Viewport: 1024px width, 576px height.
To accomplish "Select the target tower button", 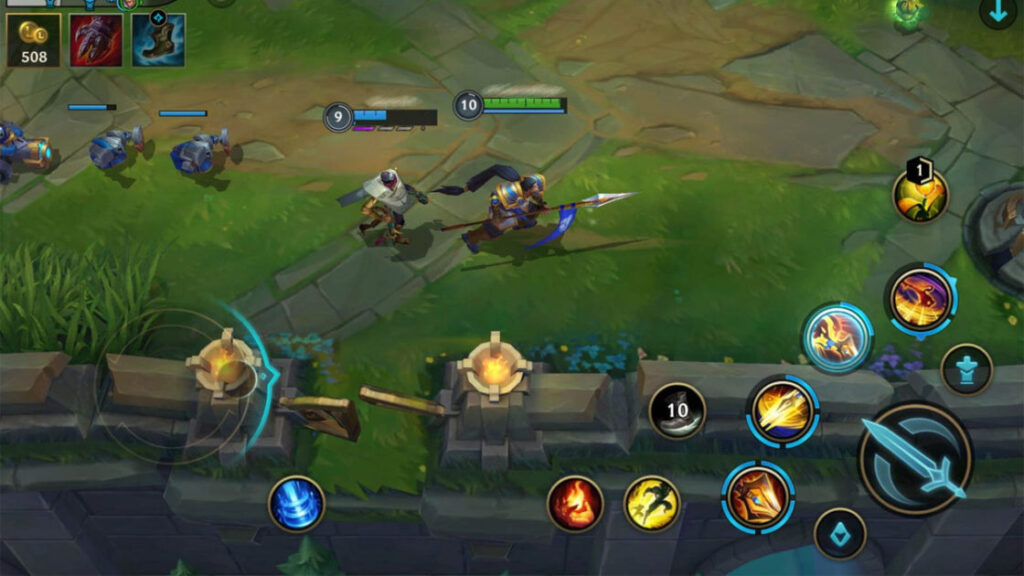I will coord(967,368).
